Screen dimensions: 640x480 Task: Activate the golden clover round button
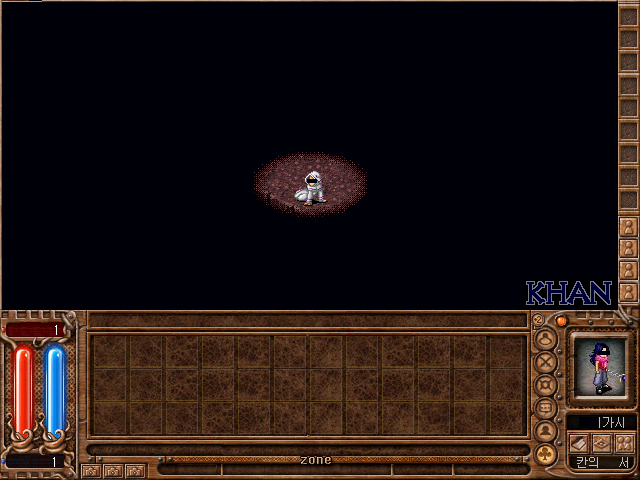tap(546, 454)
